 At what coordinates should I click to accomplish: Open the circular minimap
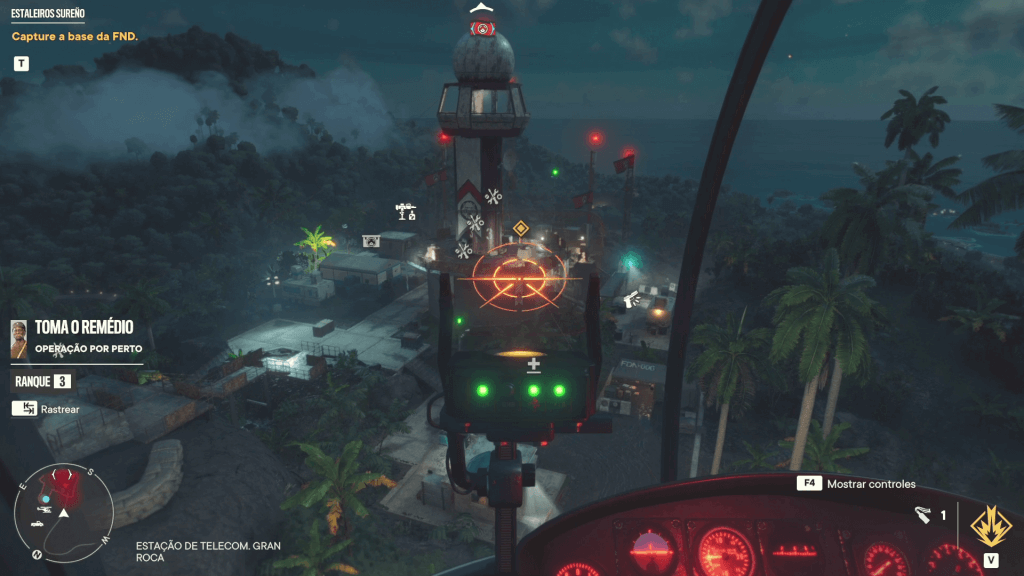[64, 513]
